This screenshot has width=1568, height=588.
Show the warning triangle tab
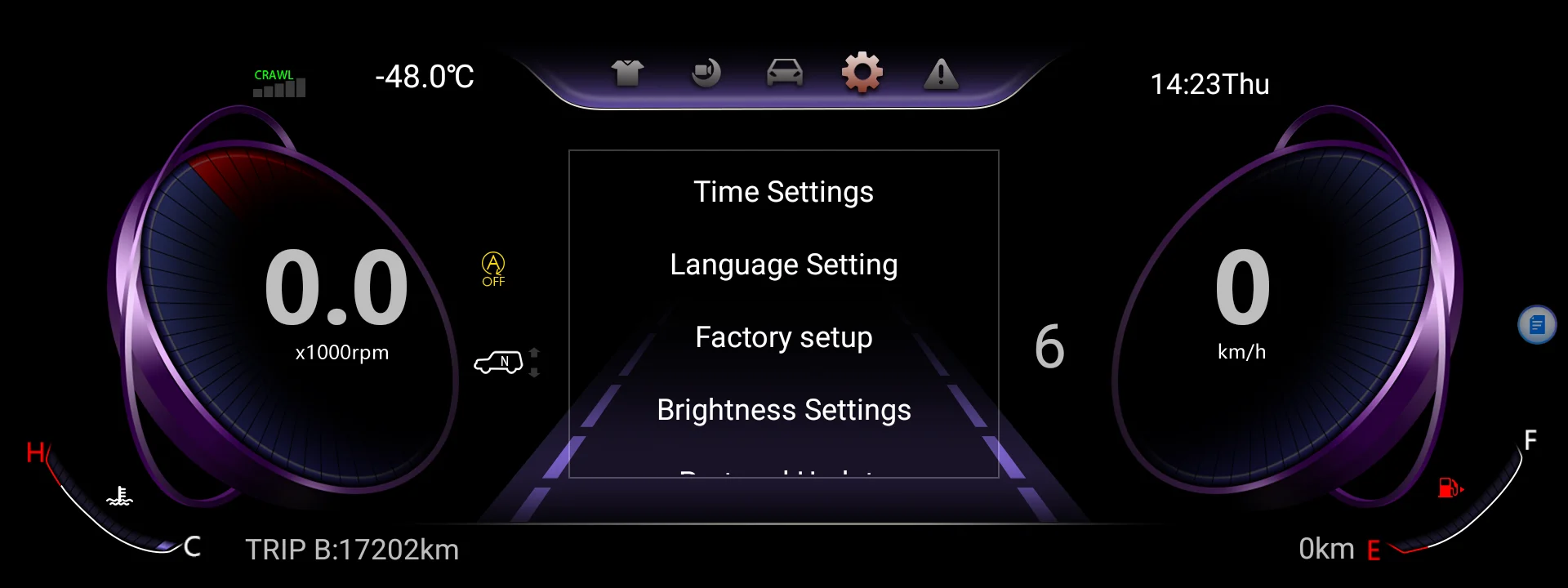coord(941,73)
